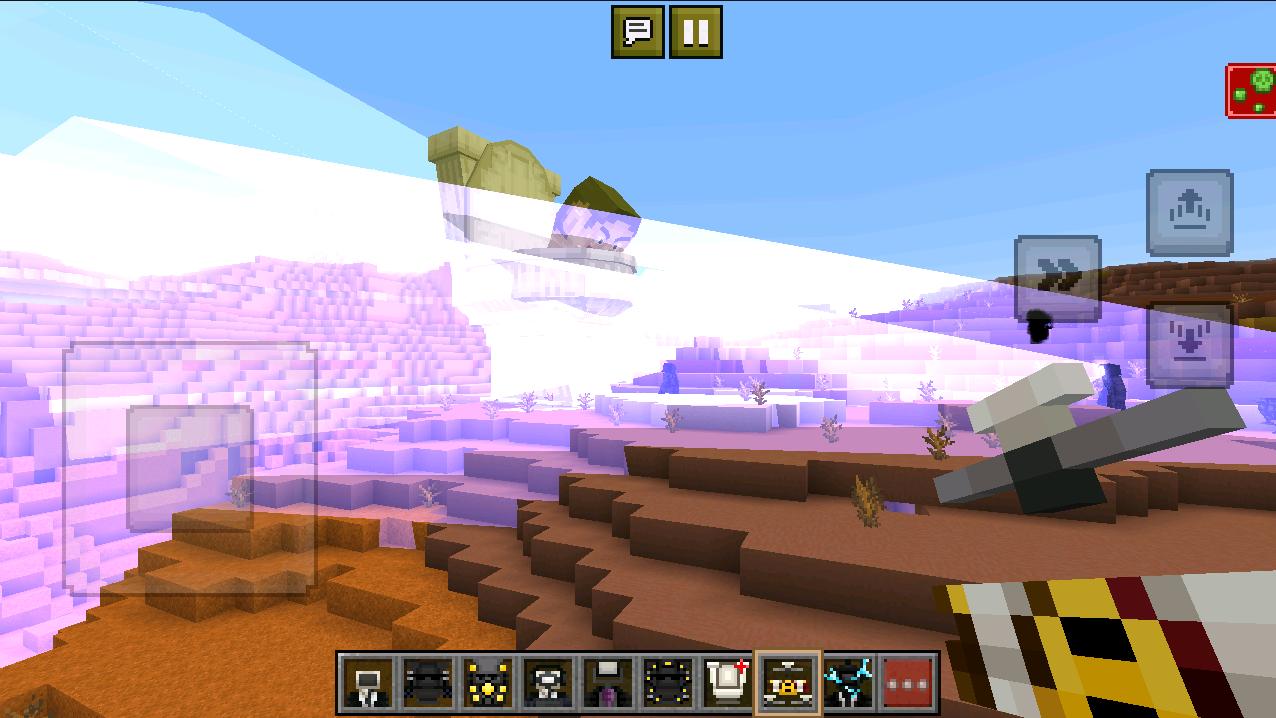Tap the red poison effect icon
Image resolution: width=1276 pixels, height=718 pixels.
tap(1252, 91)
